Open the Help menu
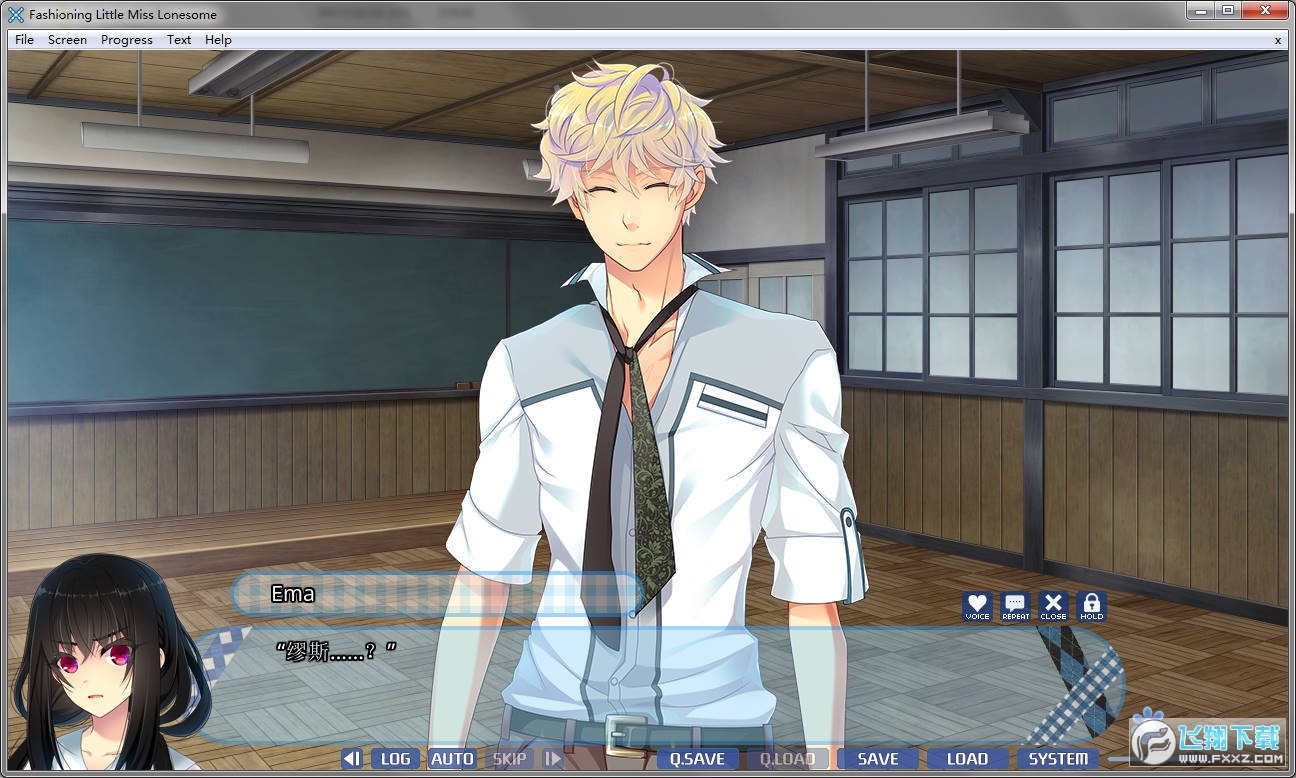The image size is (1296, 778). (x=218, y=40)
